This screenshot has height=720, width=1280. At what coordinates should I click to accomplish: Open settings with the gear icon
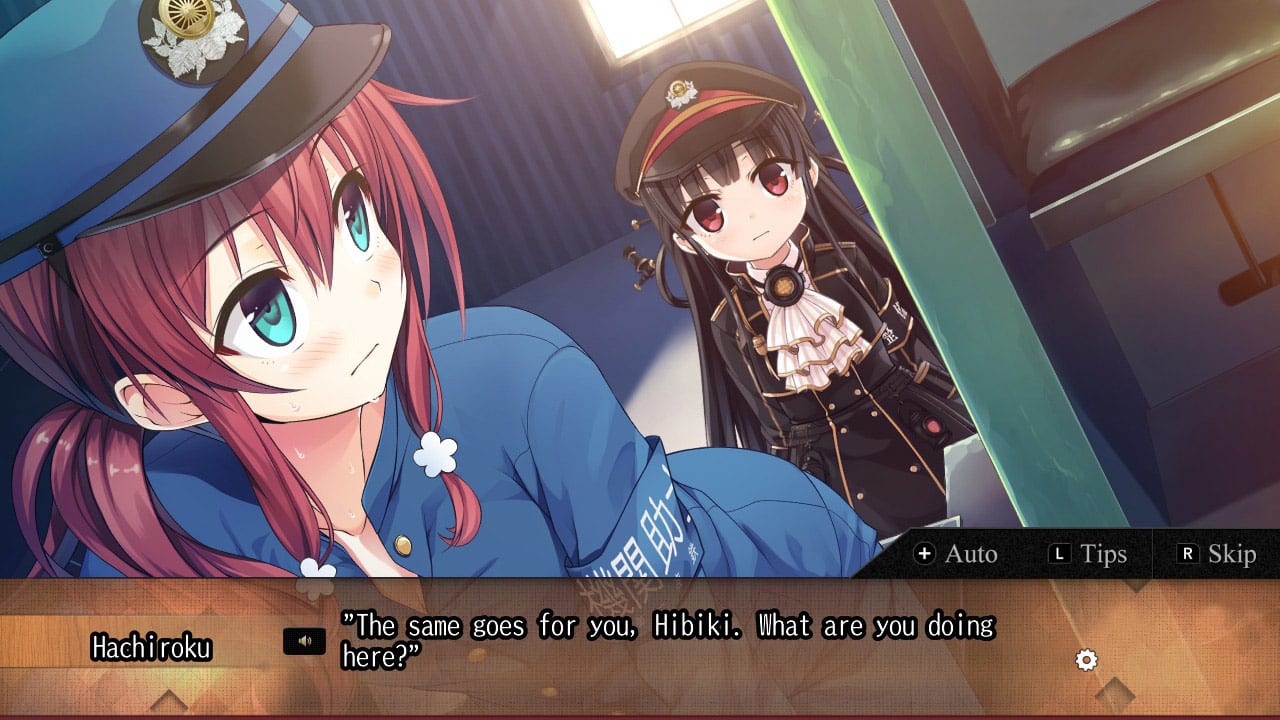(x=1086, y=658)
